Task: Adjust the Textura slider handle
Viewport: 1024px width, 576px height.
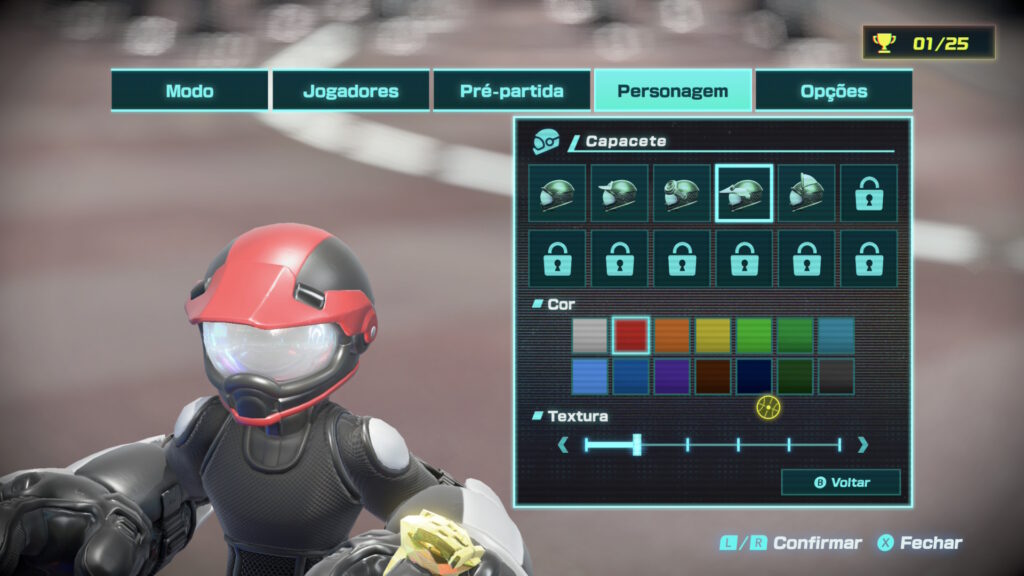Action: (x=637, y=445)
